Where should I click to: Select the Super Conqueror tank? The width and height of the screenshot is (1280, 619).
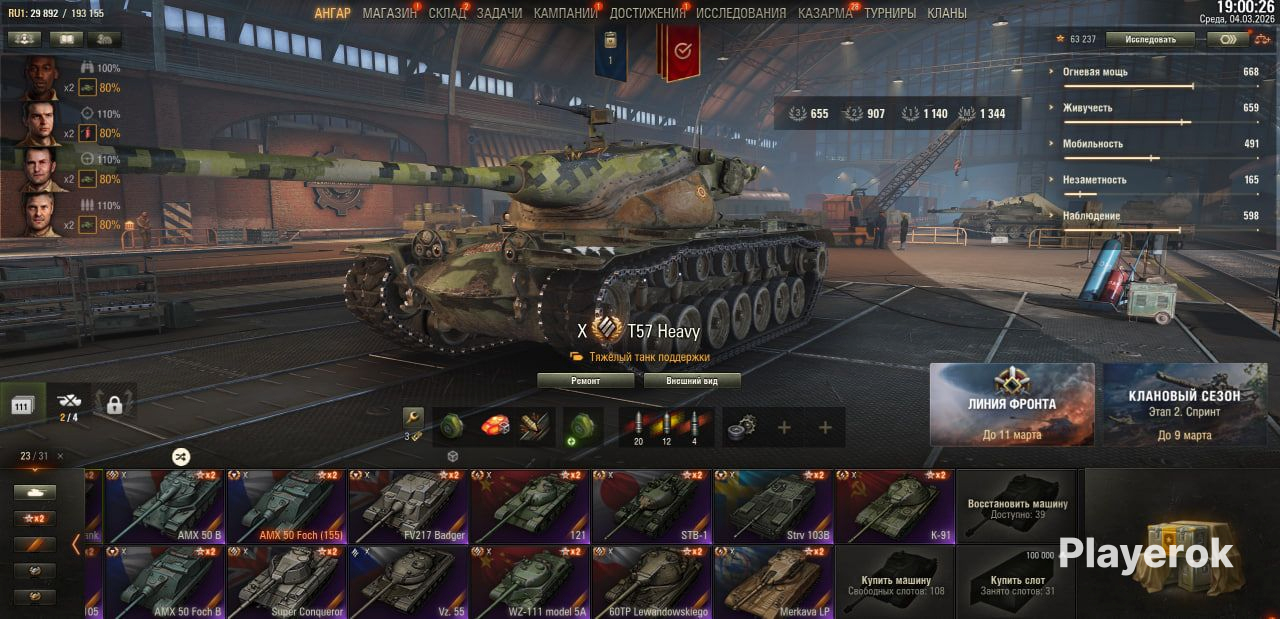click(x=286, y=582)
